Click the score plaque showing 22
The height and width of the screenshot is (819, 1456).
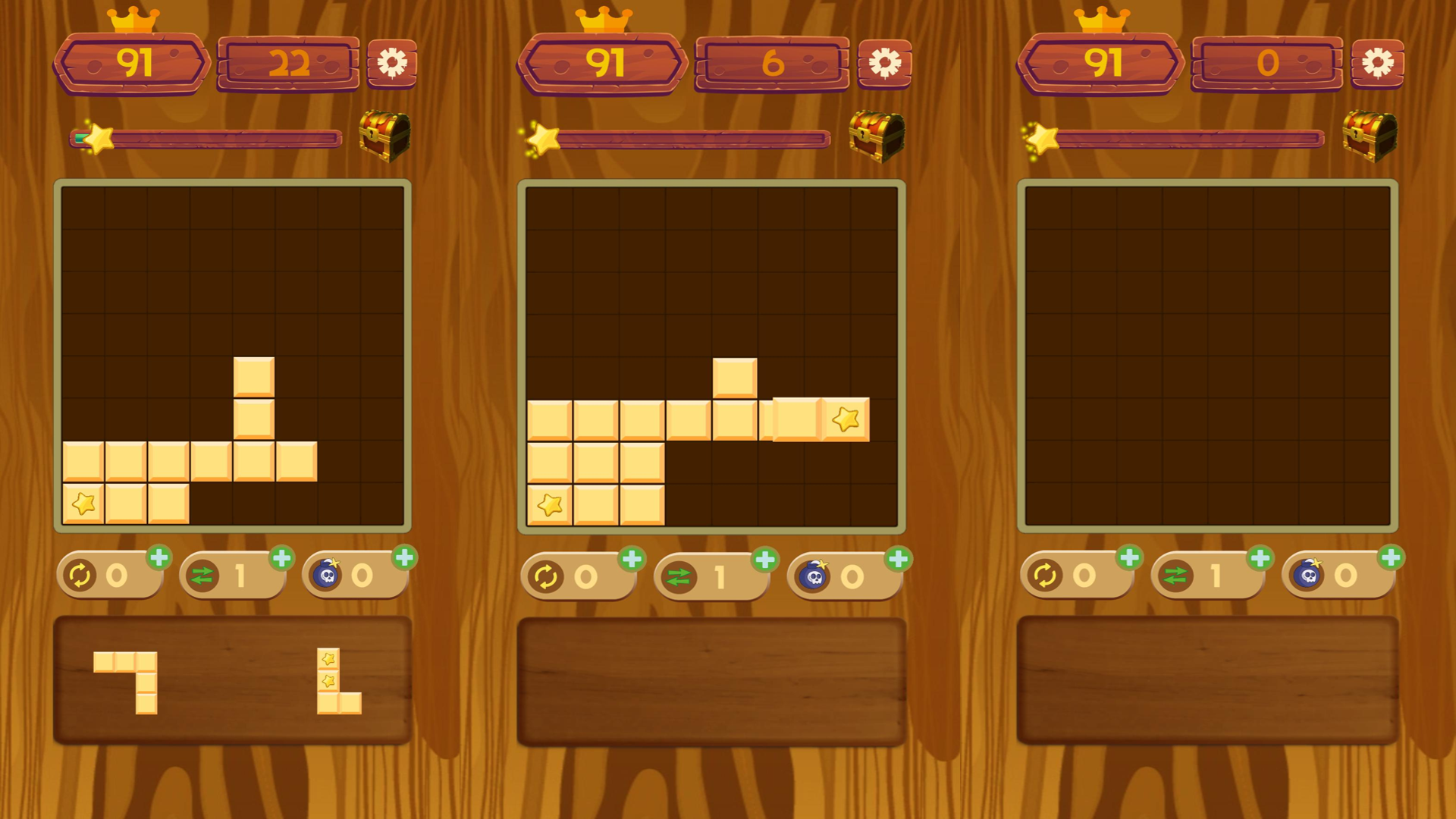click(x=287, y=65)
